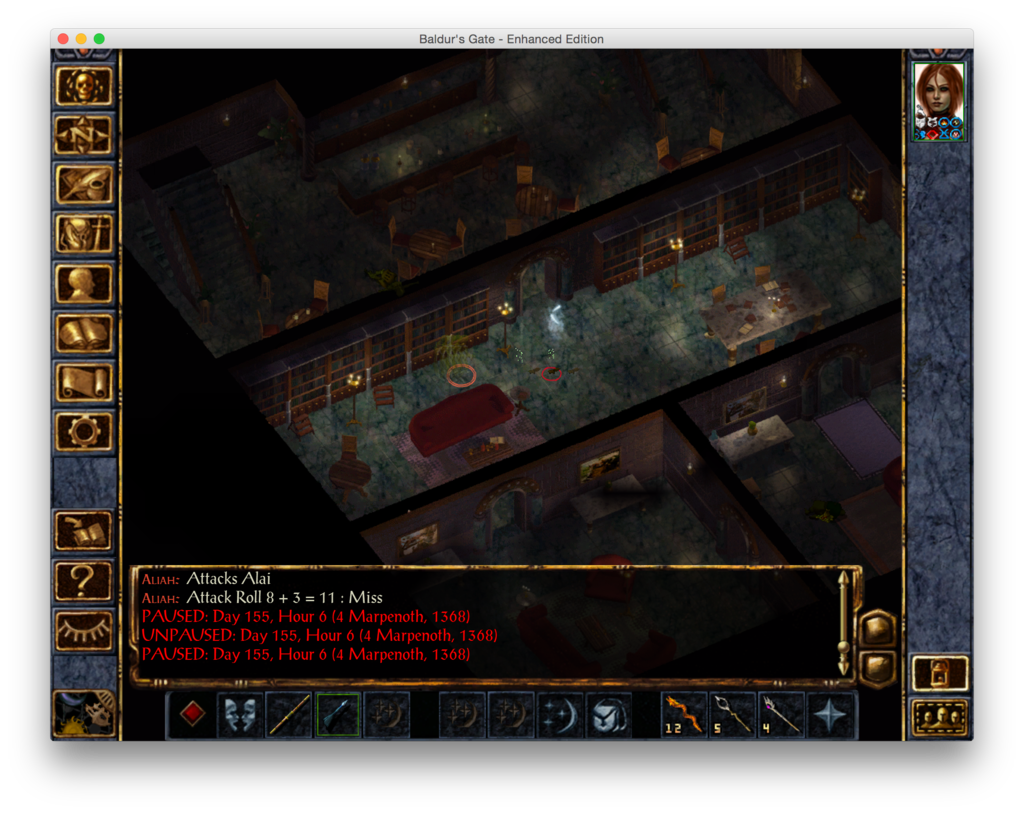Click the quick save book button

tap(84, 530)
